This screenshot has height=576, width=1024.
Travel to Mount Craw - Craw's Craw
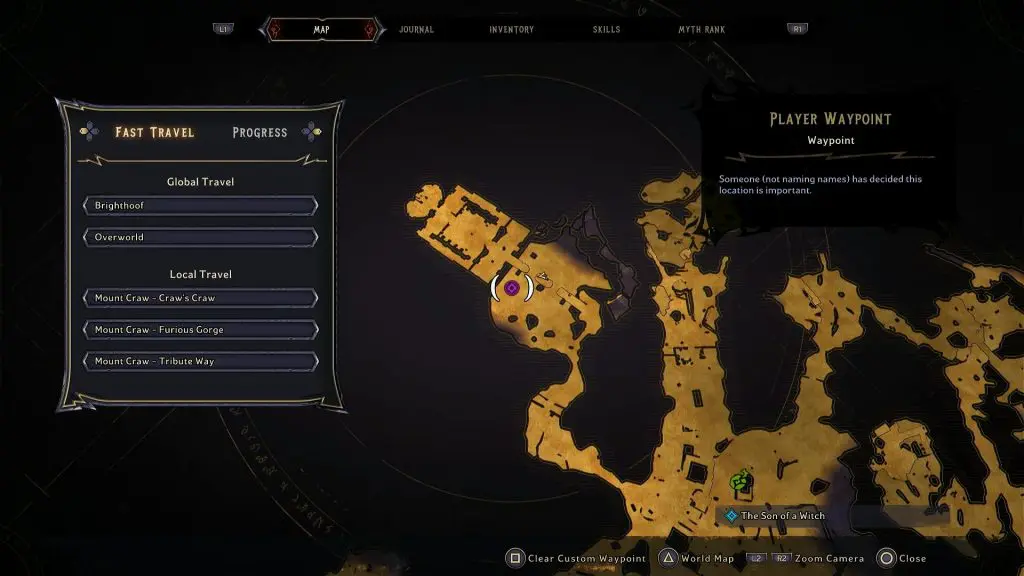201,298
